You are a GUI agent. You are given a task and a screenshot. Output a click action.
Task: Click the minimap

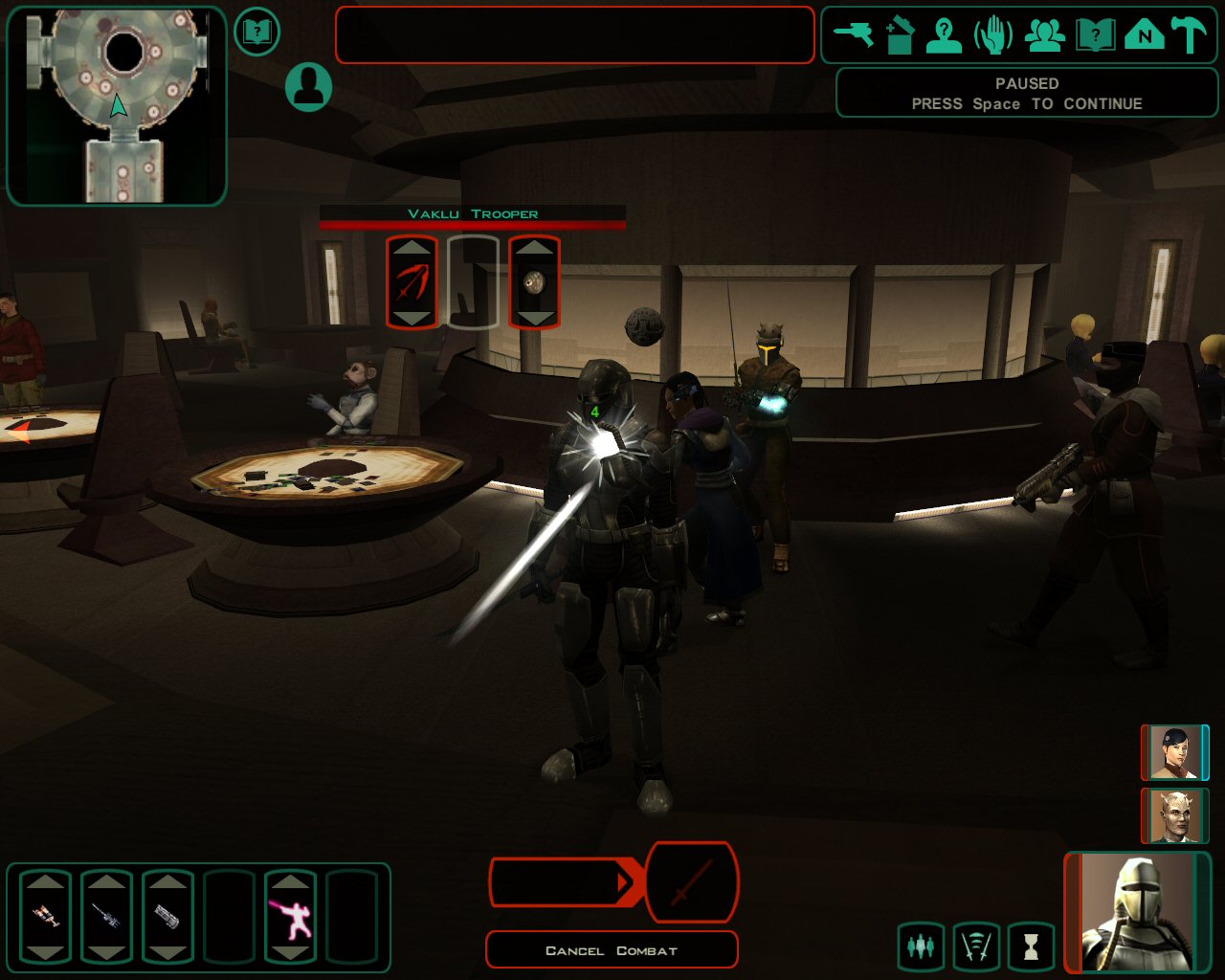[x=117, y=105]
